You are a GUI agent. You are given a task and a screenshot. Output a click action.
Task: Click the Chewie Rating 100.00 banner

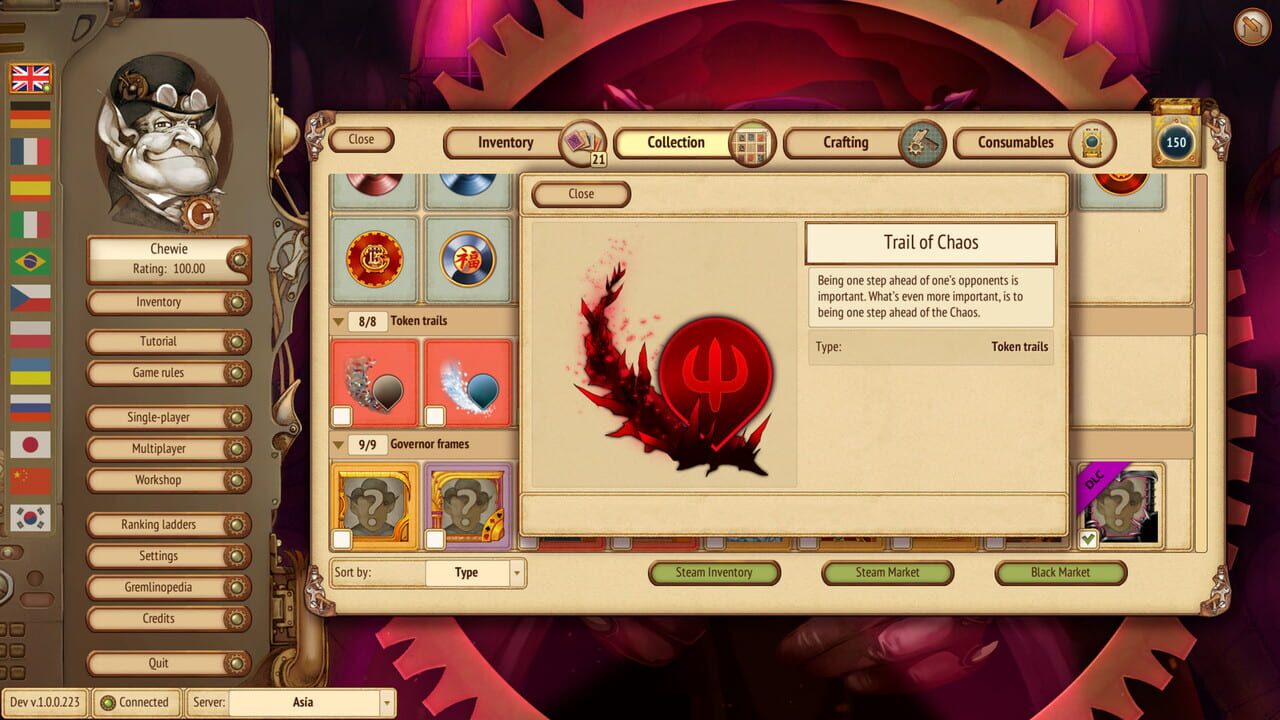pyautogui.click(x=168, y=256)
